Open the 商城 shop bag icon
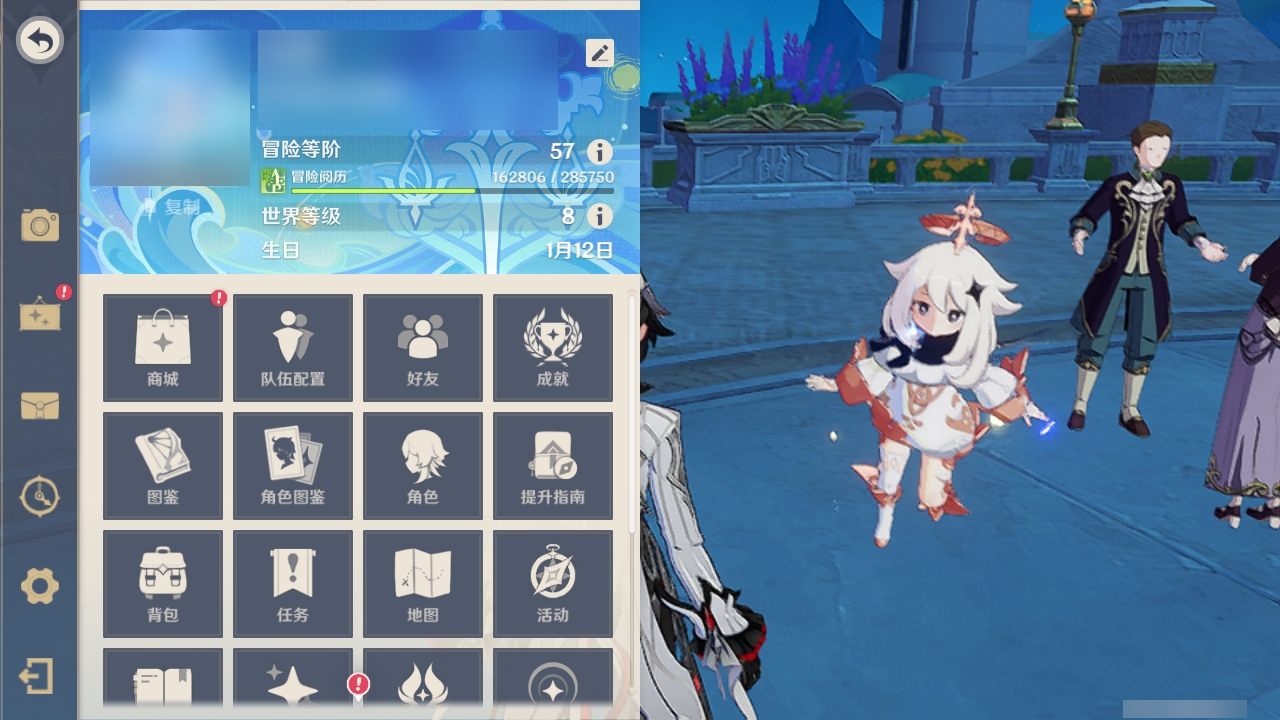Viewport: 1280px width, 720px height. 163,347
